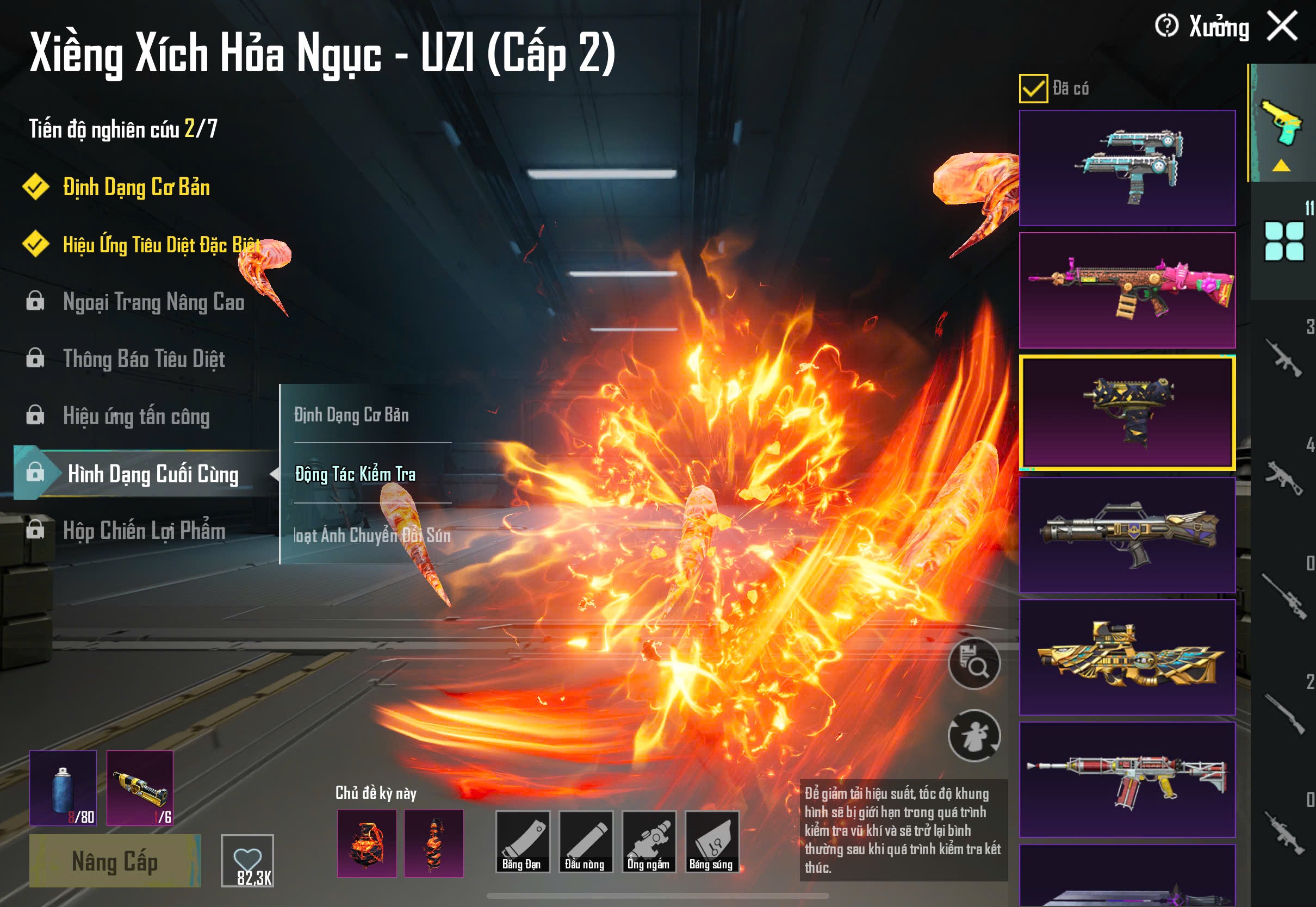
Task: Like the skin with the heart button
Action: (247, 860)
